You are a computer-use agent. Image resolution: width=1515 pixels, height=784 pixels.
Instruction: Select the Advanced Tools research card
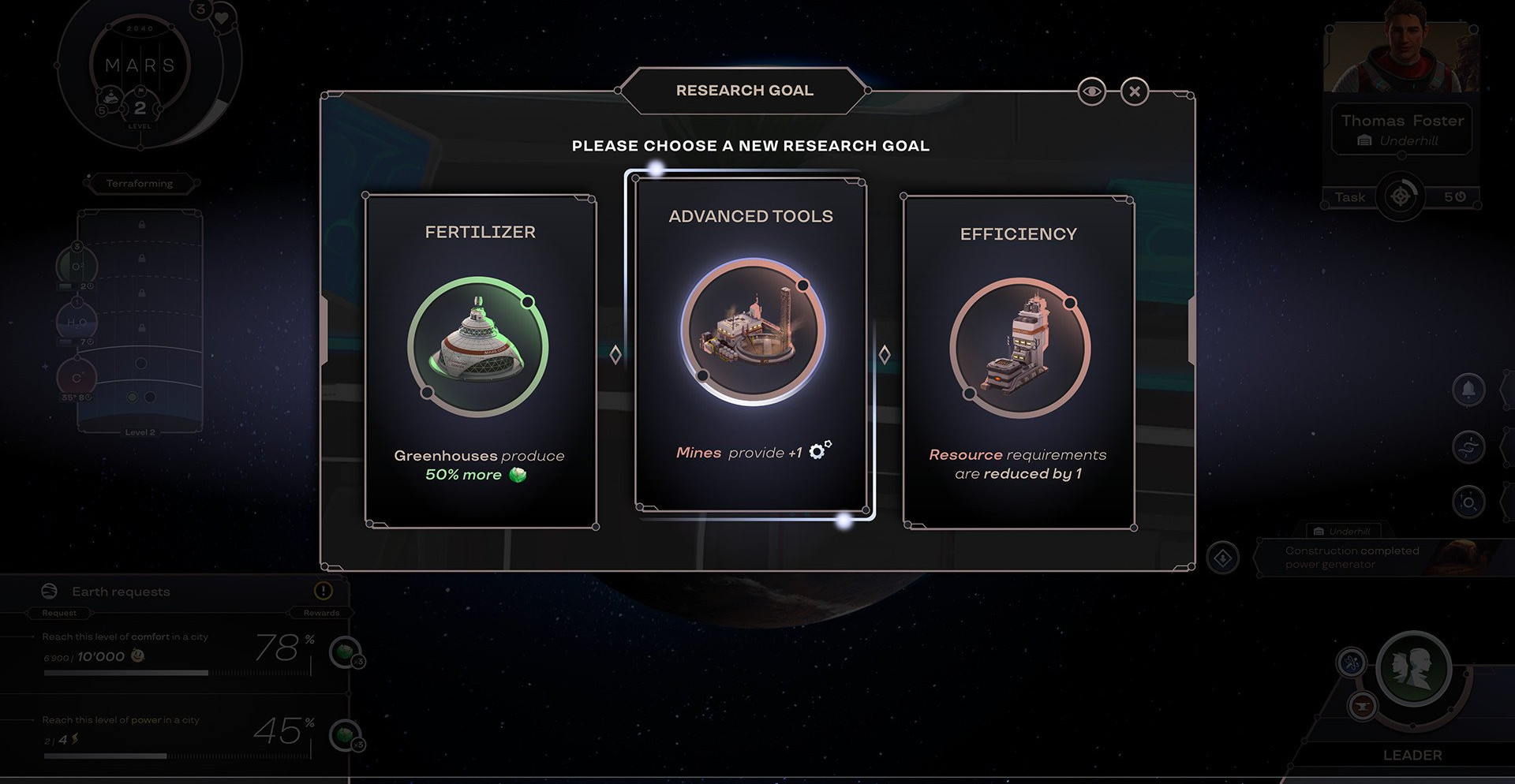pyautogui.click(x=751, y=345)
